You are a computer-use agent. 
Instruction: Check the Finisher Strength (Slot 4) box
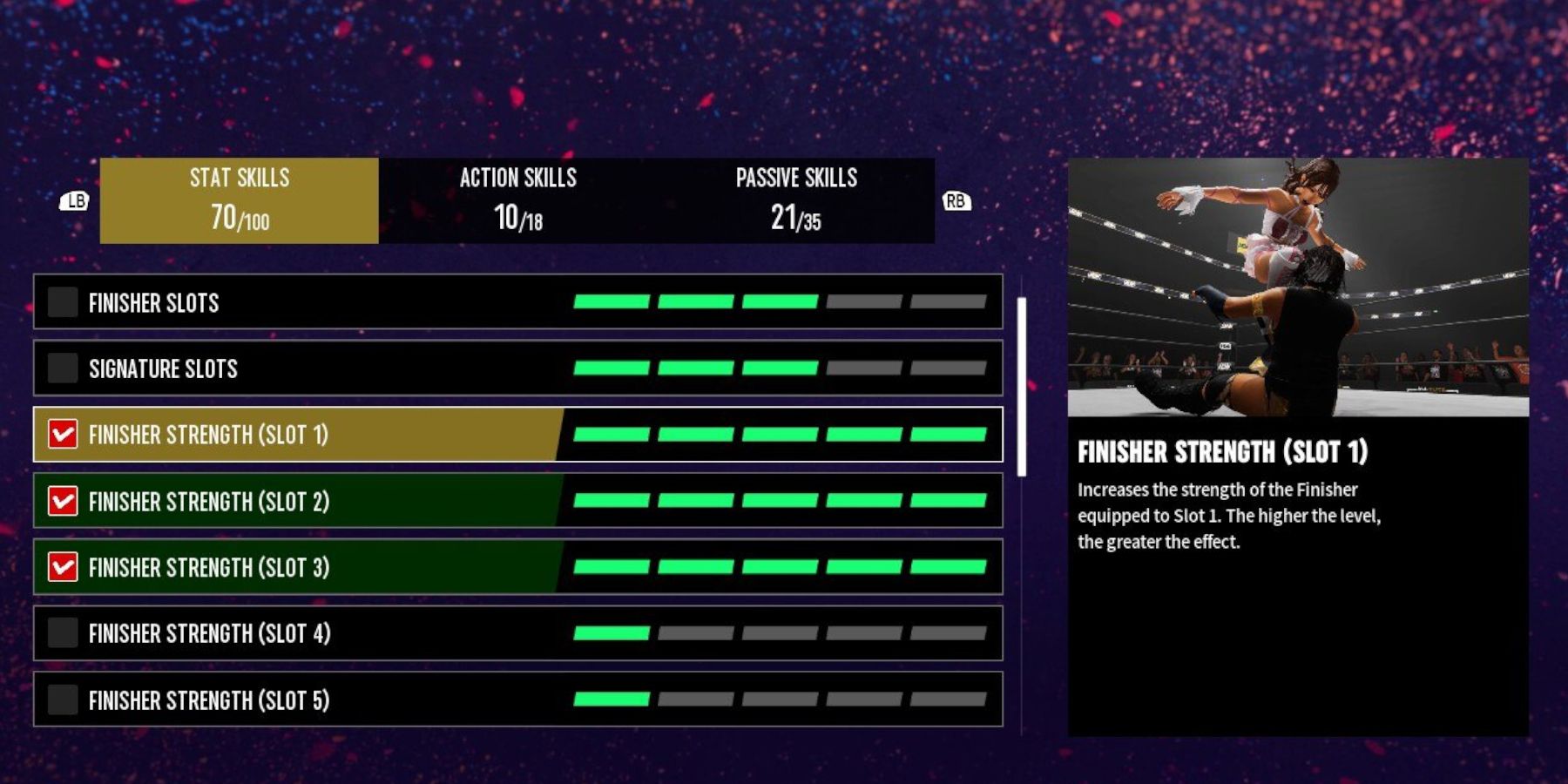[62, 634]
